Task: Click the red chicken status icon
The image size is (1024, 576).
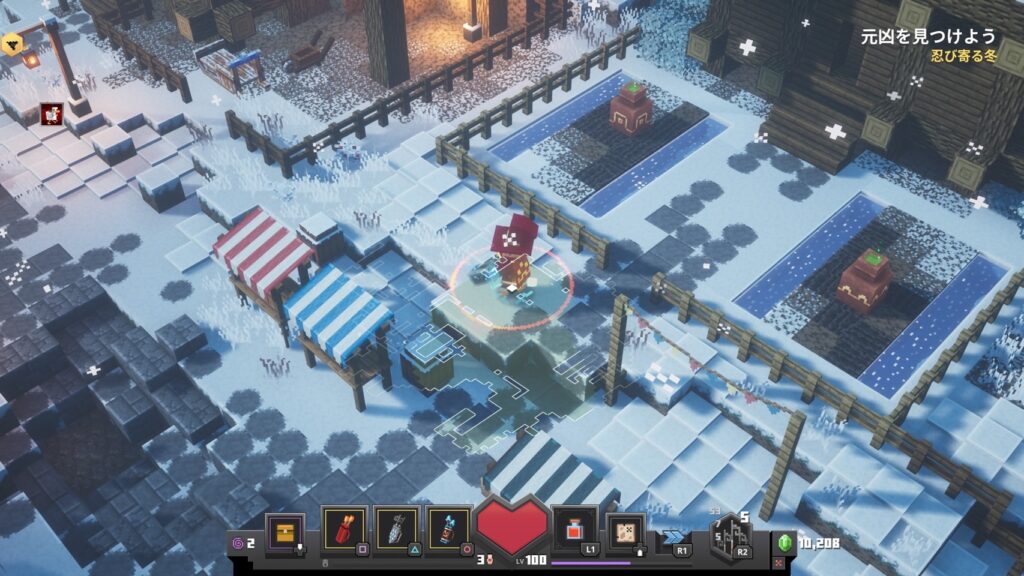Action: pyautogui.click(x=51, y=113)
